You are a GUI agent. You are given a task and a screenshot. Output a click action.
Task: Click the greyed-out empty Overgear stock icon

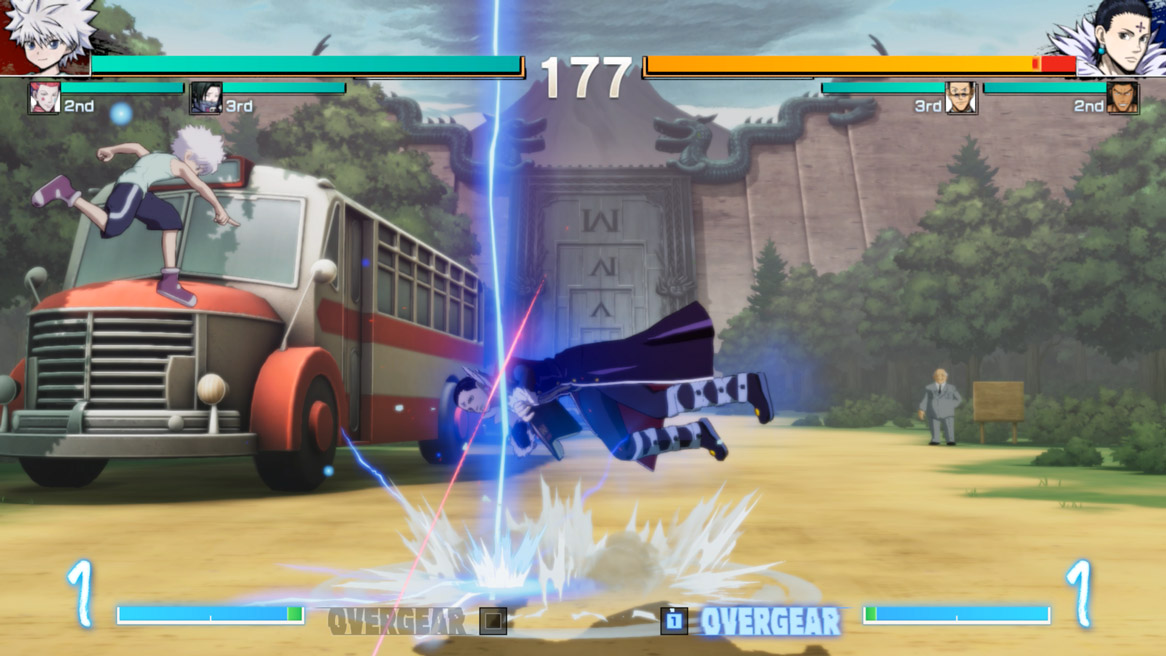(x=492, y=621)
